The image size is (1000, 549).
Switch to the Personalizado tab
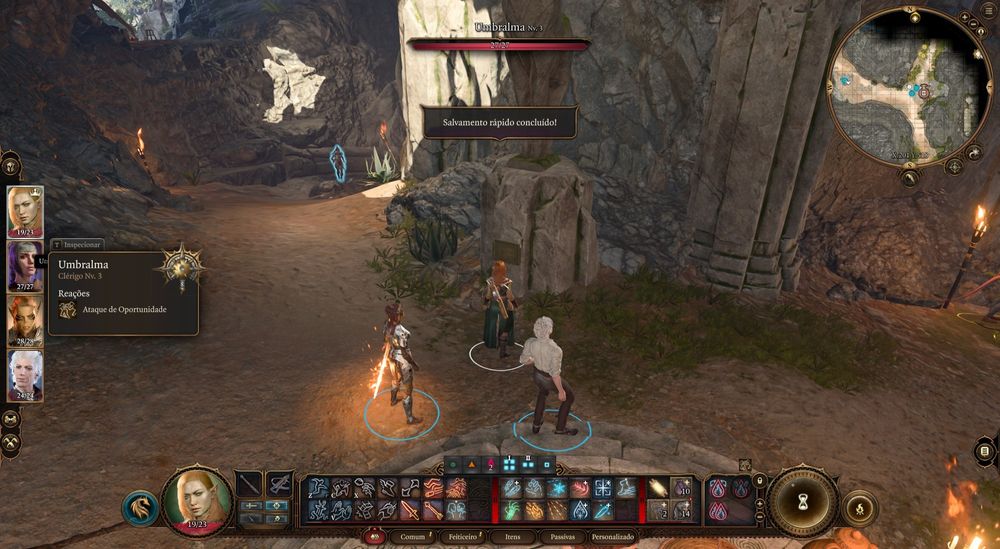coord(613,537)
